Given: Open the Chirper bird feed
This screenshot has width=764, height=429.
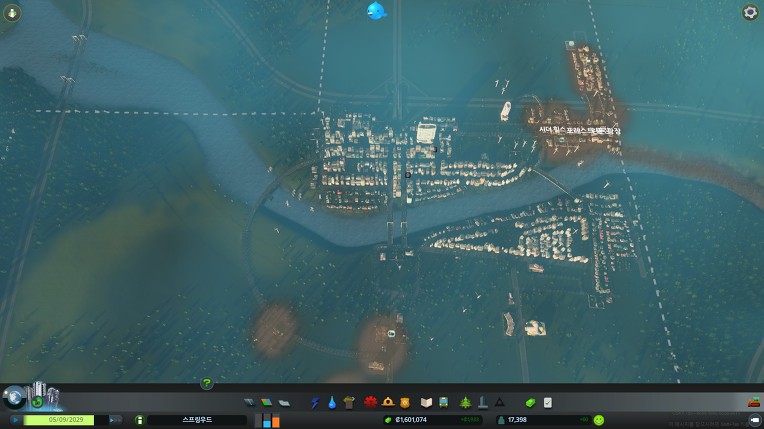Looking at the screenshot, I should point(377,11).
